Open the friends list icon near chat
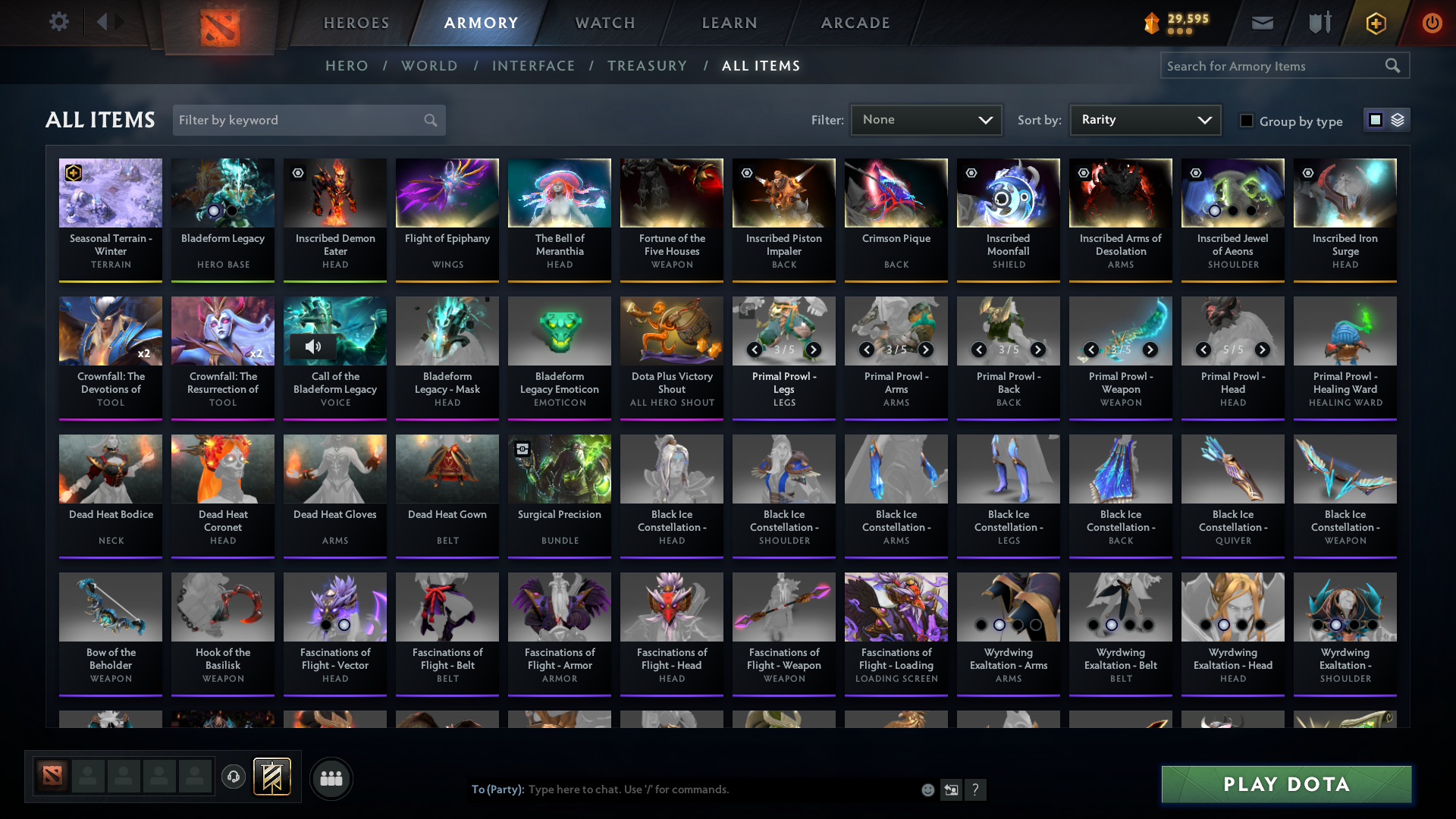 (x=330, y=777)
